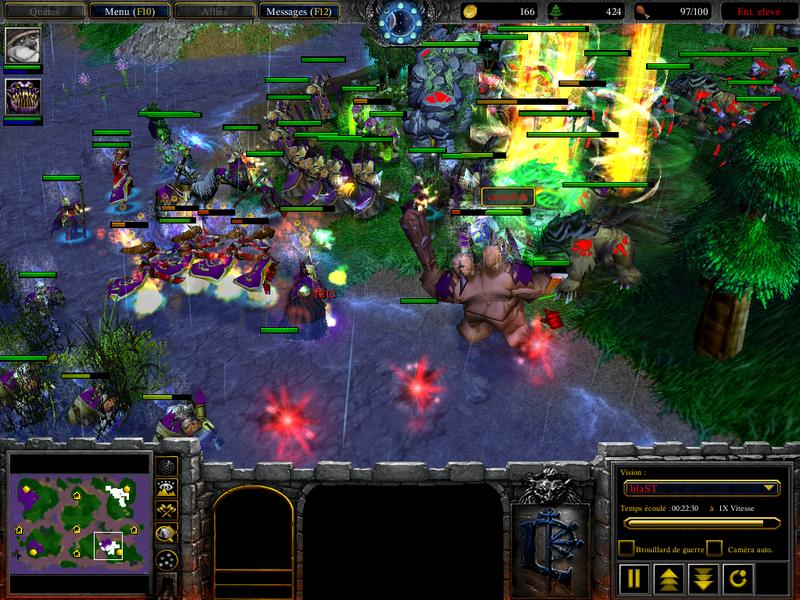Screen dimensions: 800x600
Task: Pause the replay playback
Action: click(634, 578)
